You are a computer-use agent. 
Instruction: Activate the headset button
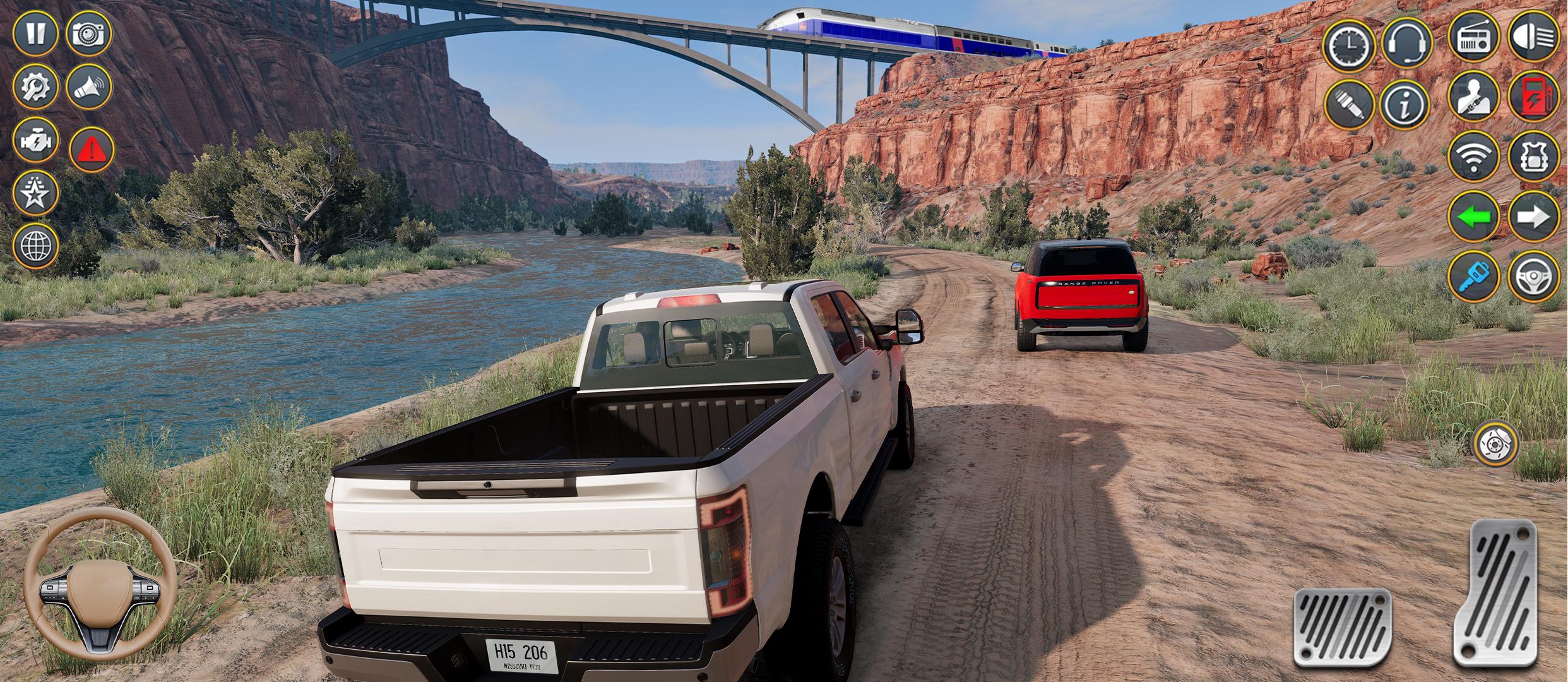tap(1407, 42)
